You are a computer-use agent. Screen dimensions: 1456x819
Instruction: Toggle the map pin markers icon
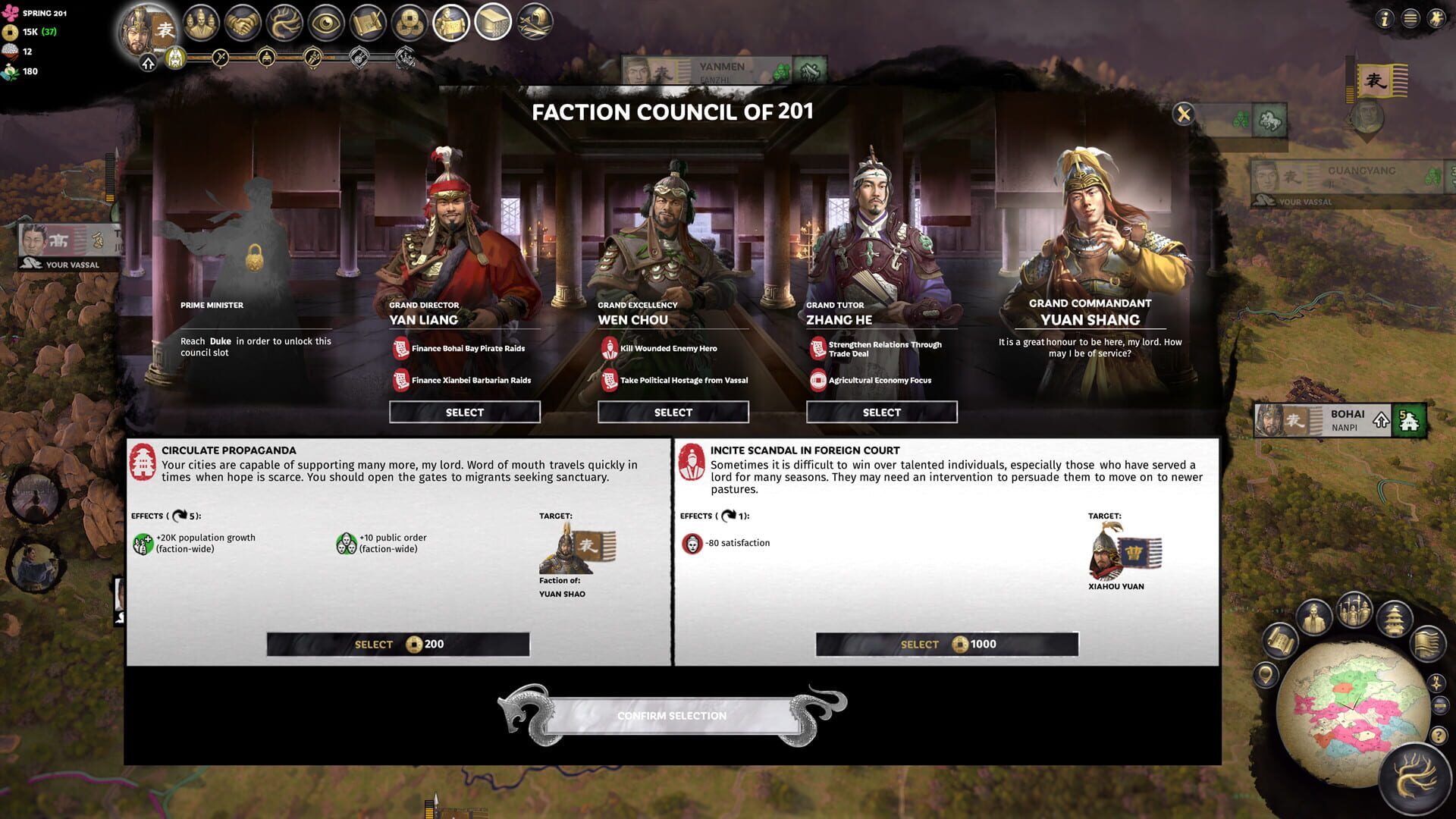(x=1265, y=675)
